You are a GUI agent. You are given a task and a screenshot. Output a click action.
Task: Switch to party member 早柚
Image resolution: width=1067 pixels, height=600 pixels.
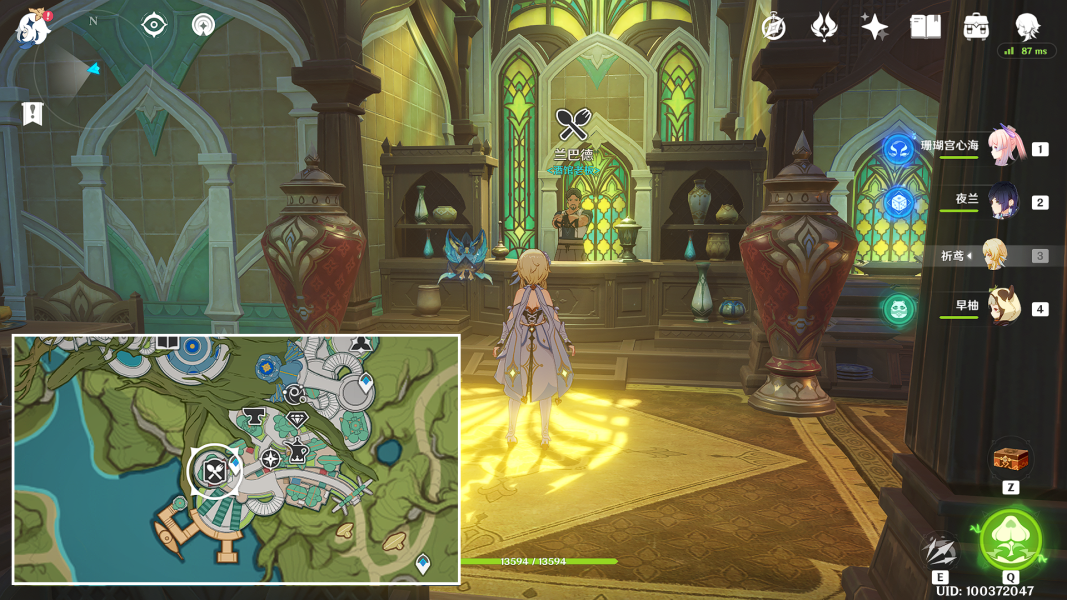(x=1003, y=307)
